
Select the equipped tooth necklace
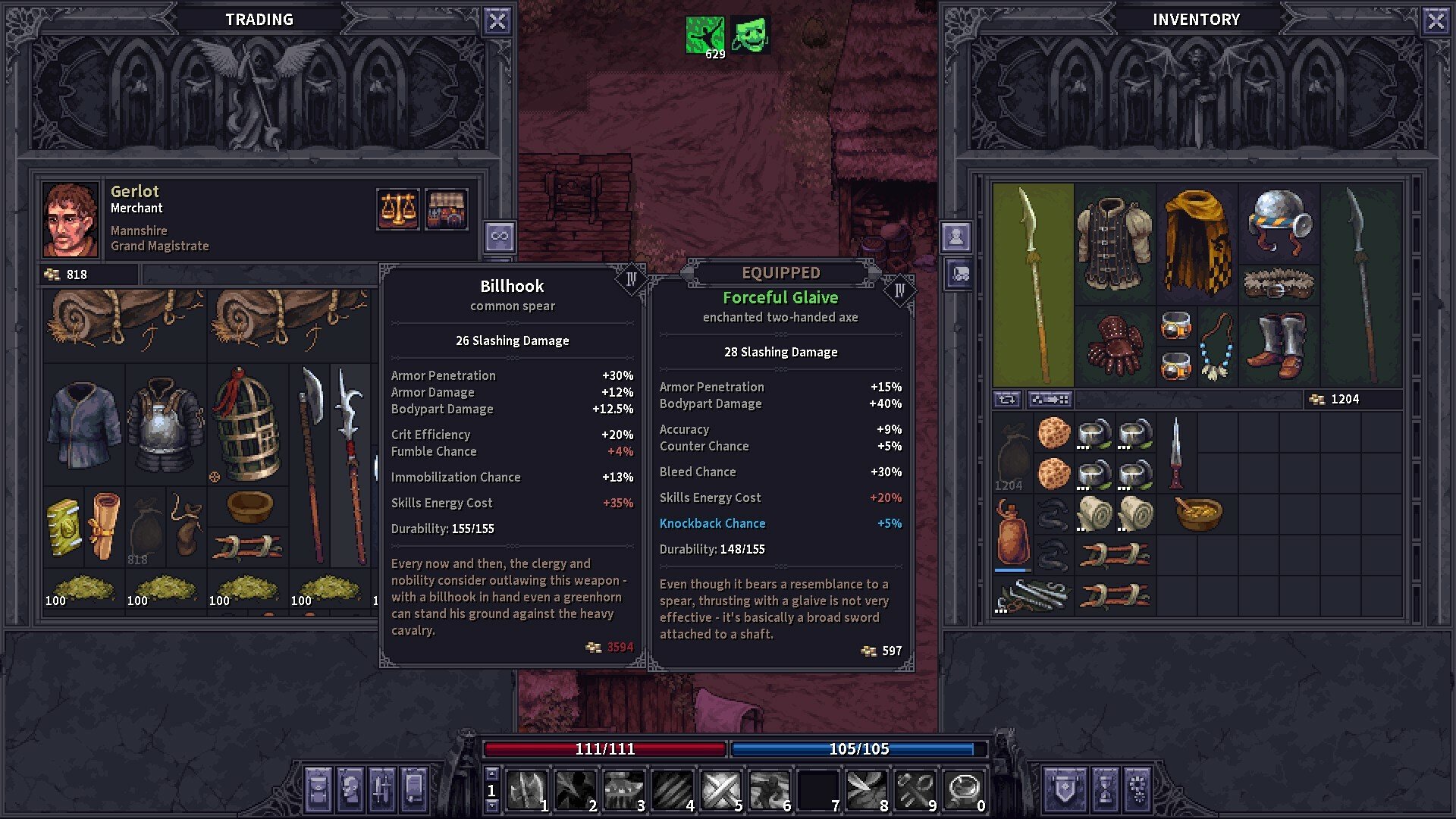pos(1217,347)
